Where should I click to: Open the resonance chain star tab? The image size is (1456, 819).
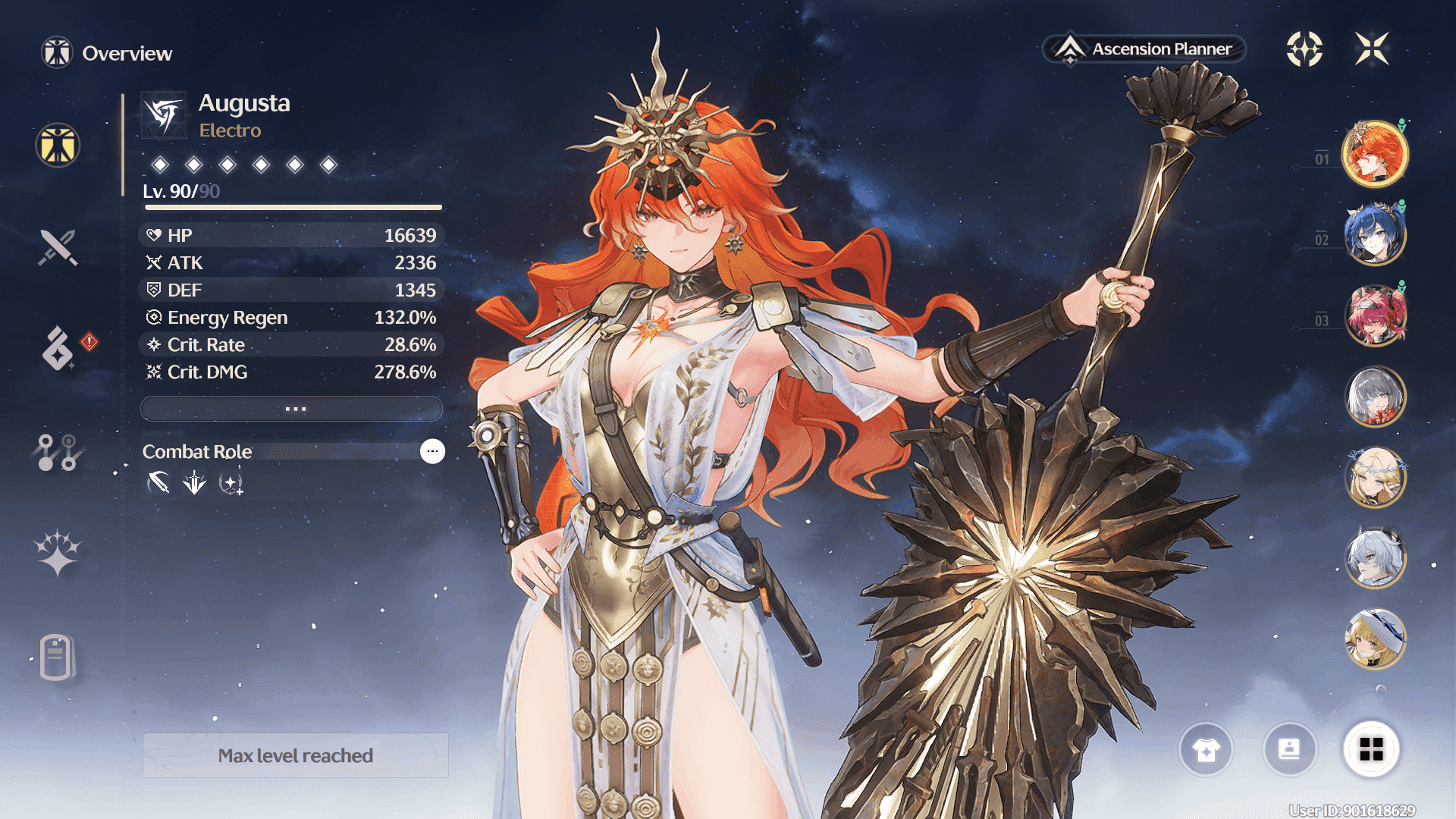pos(58,552)
